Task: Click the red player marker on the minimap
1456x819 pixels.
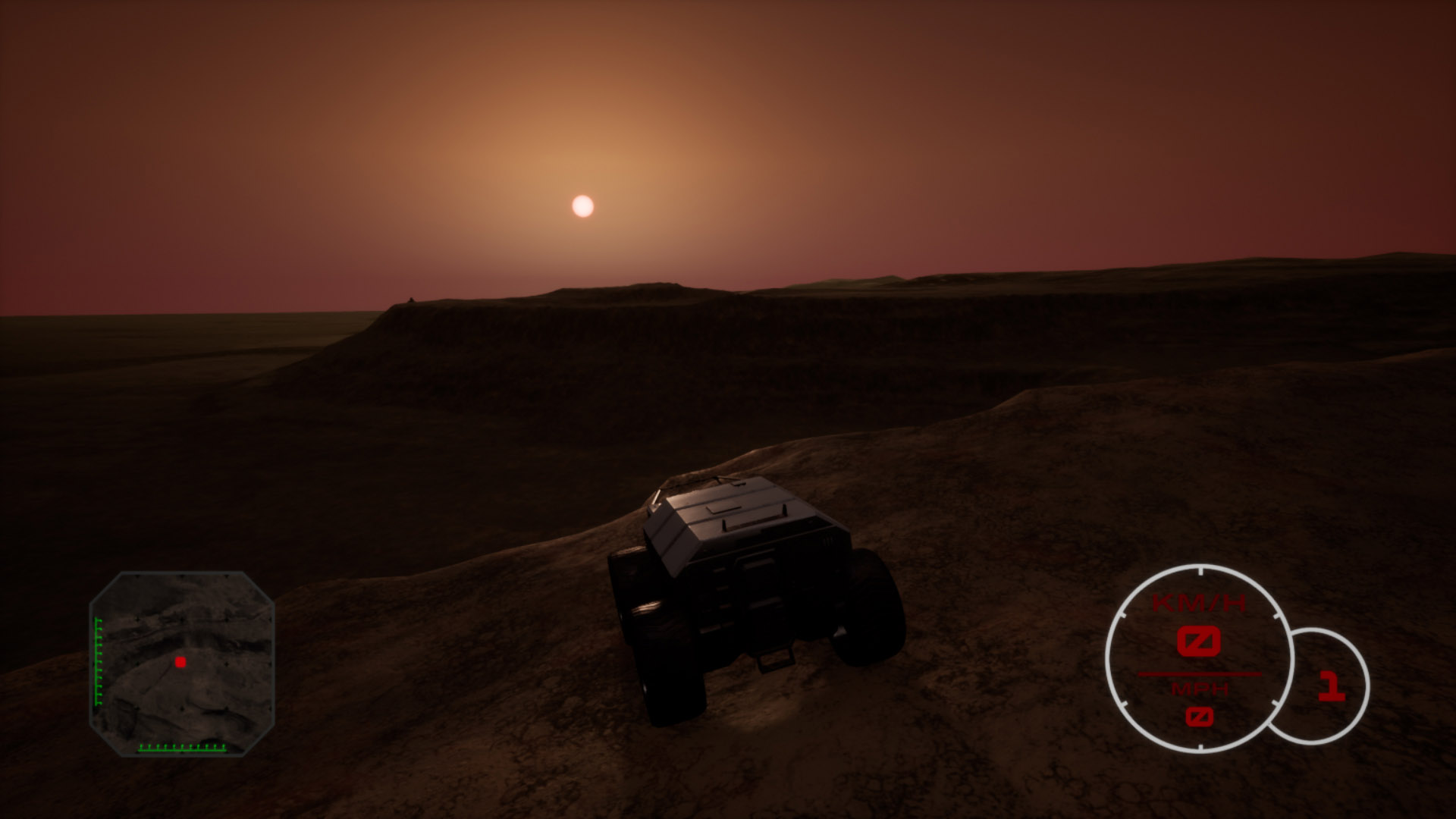Action: (x=180, y=660)
